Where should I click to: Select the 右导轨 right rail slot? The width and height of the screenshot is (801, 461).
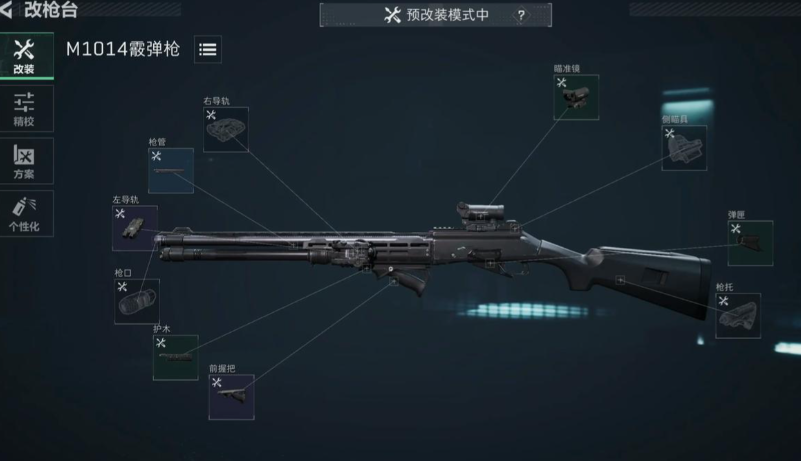[x=226, y=129]
